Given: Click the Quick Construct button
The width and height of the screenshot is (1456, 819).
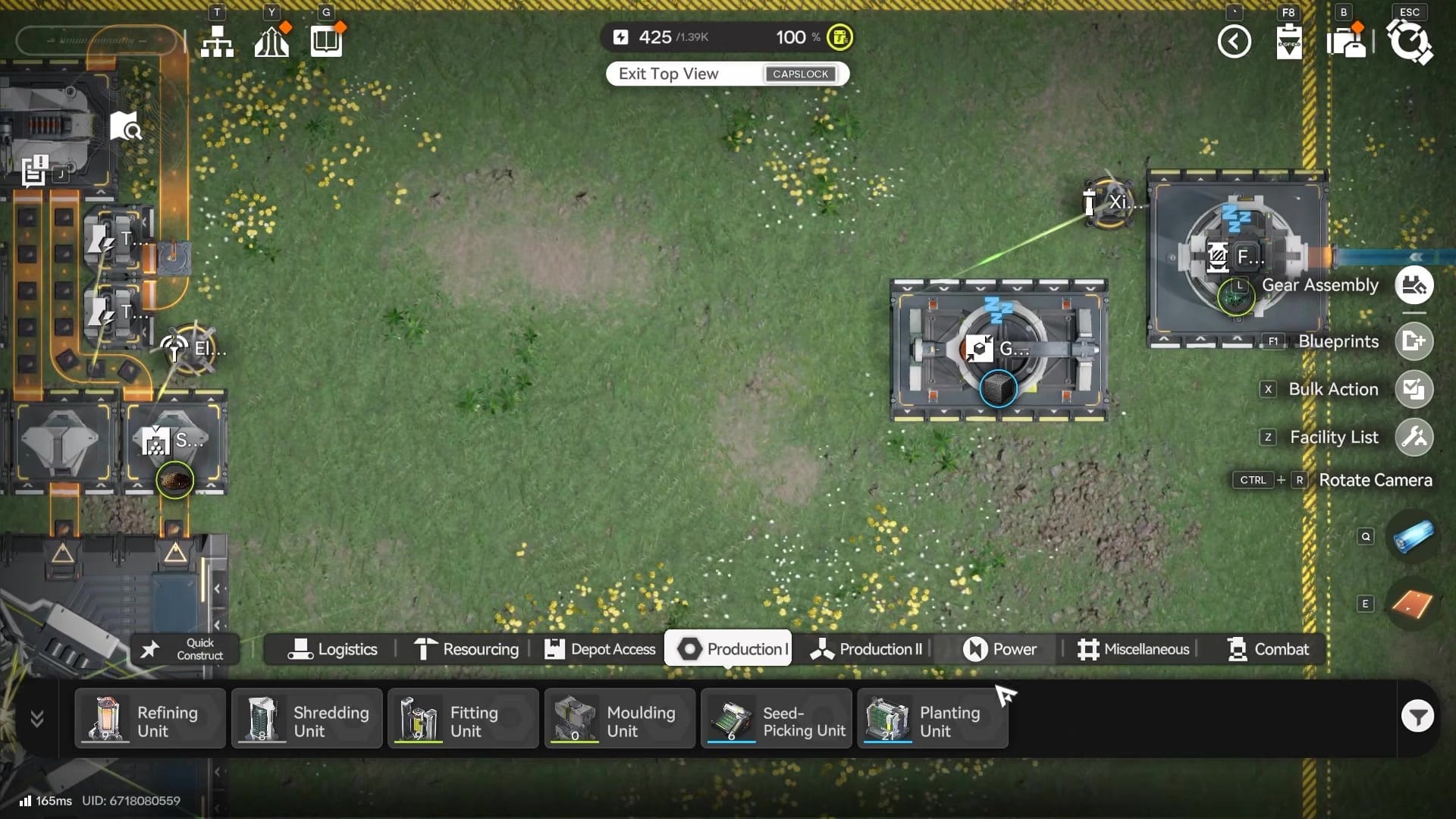Looking at the screenshot, I should point(184,649).
